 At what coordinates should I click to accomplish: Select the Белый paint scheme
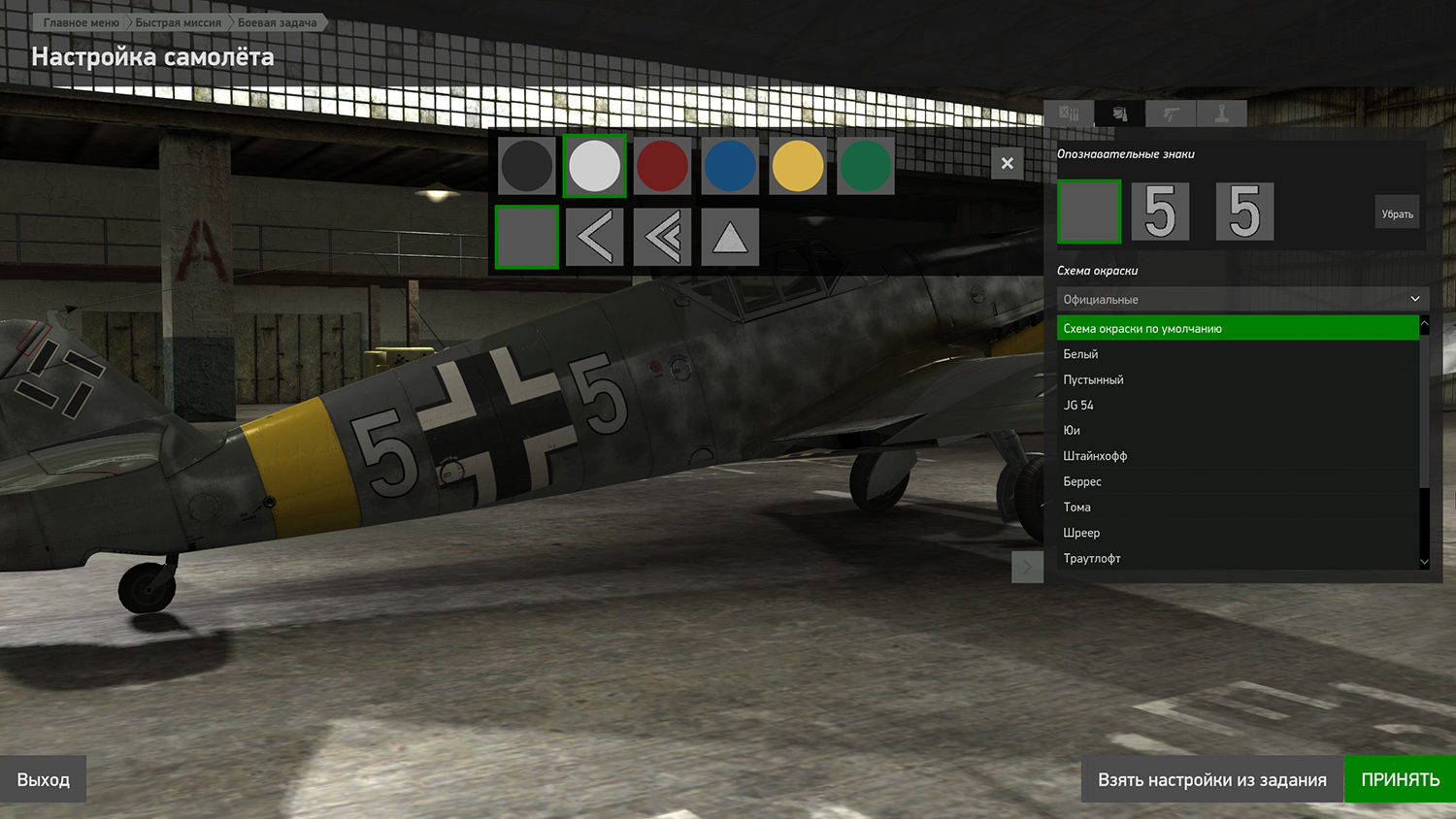pyautogui.click(x=1081, y=354)
